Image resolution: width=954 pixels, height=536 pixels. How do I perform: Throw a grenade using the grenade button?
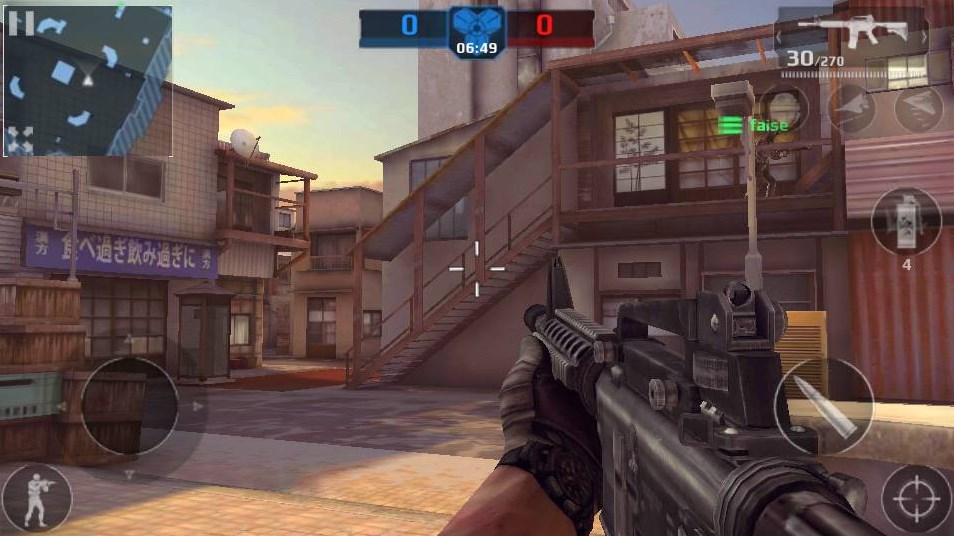[x=906, y=222]
